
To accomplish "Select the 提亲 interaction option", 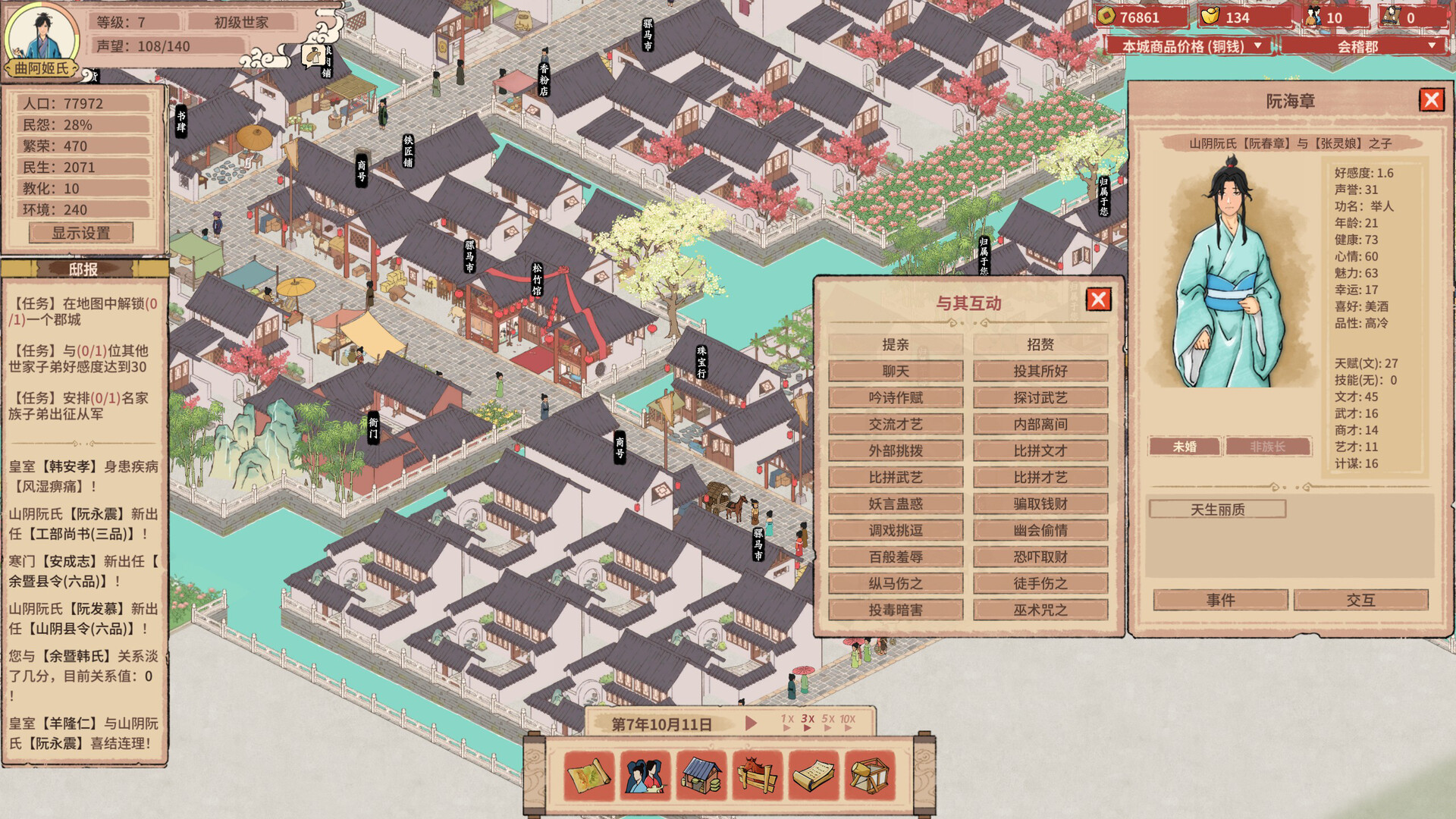I will click(897, 345).
